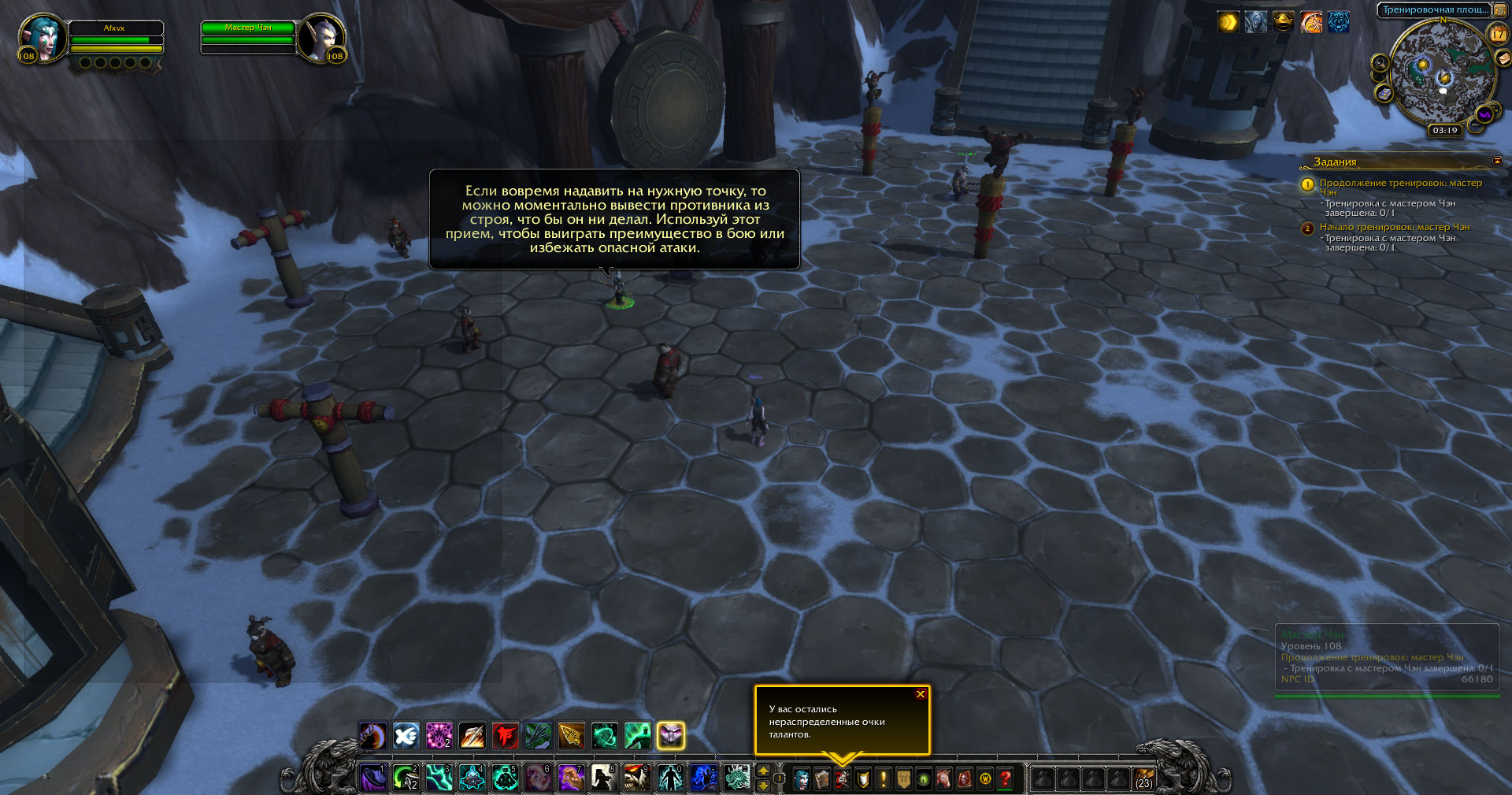Open the spellbook micro button

[821, 779]
